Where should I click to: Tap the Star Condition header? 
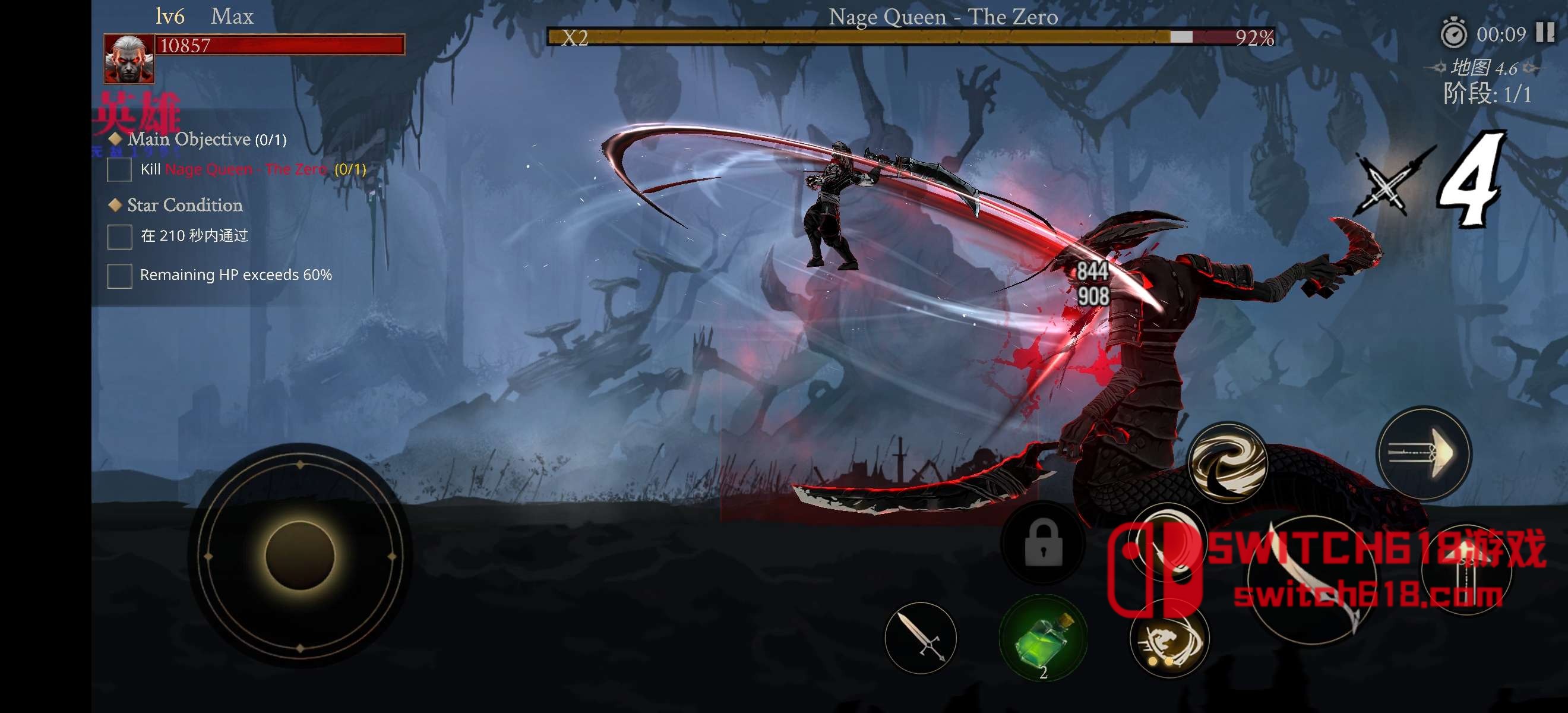185,205
